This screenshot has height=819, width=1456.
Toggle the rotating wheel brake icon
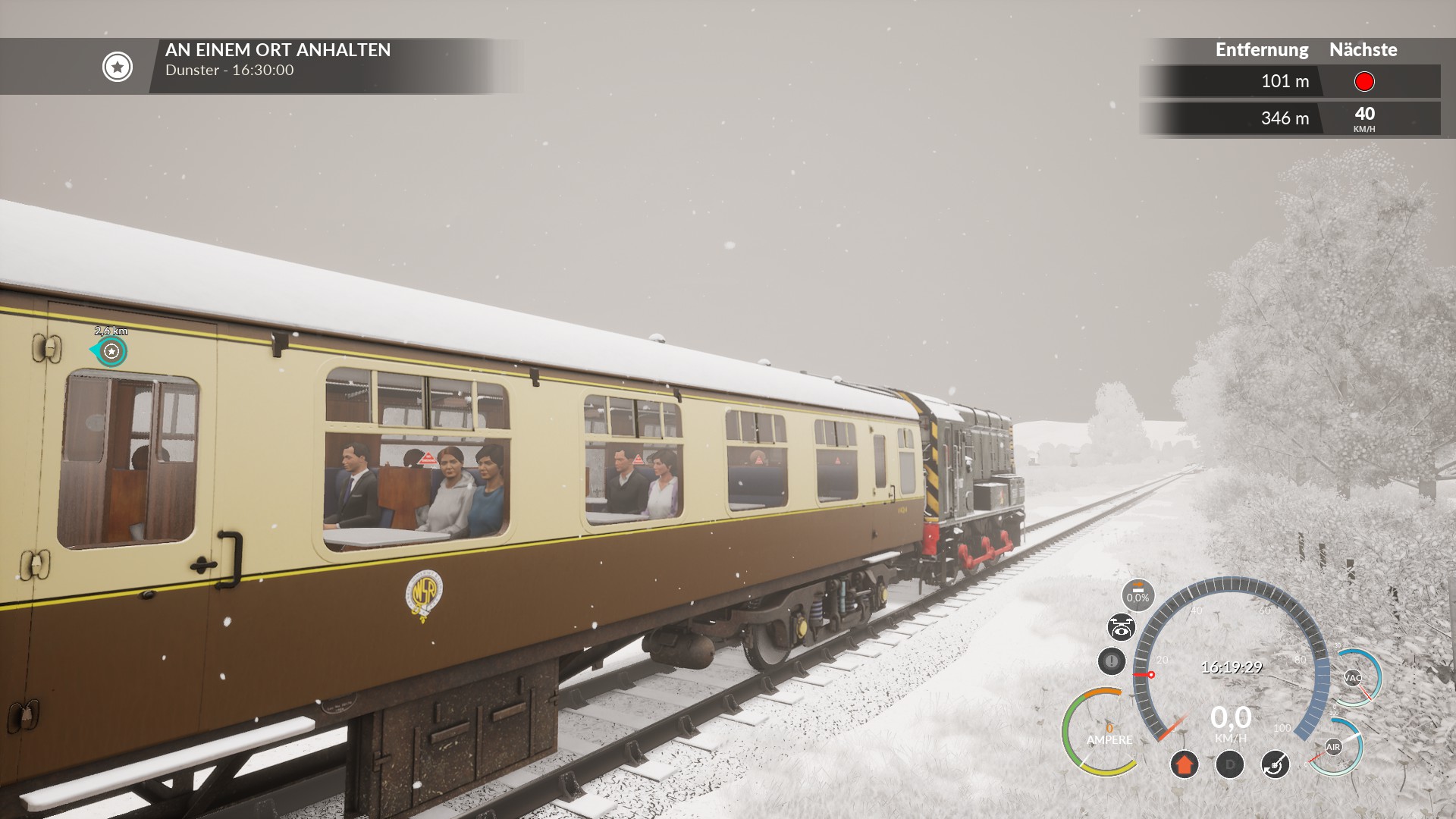1275,764
